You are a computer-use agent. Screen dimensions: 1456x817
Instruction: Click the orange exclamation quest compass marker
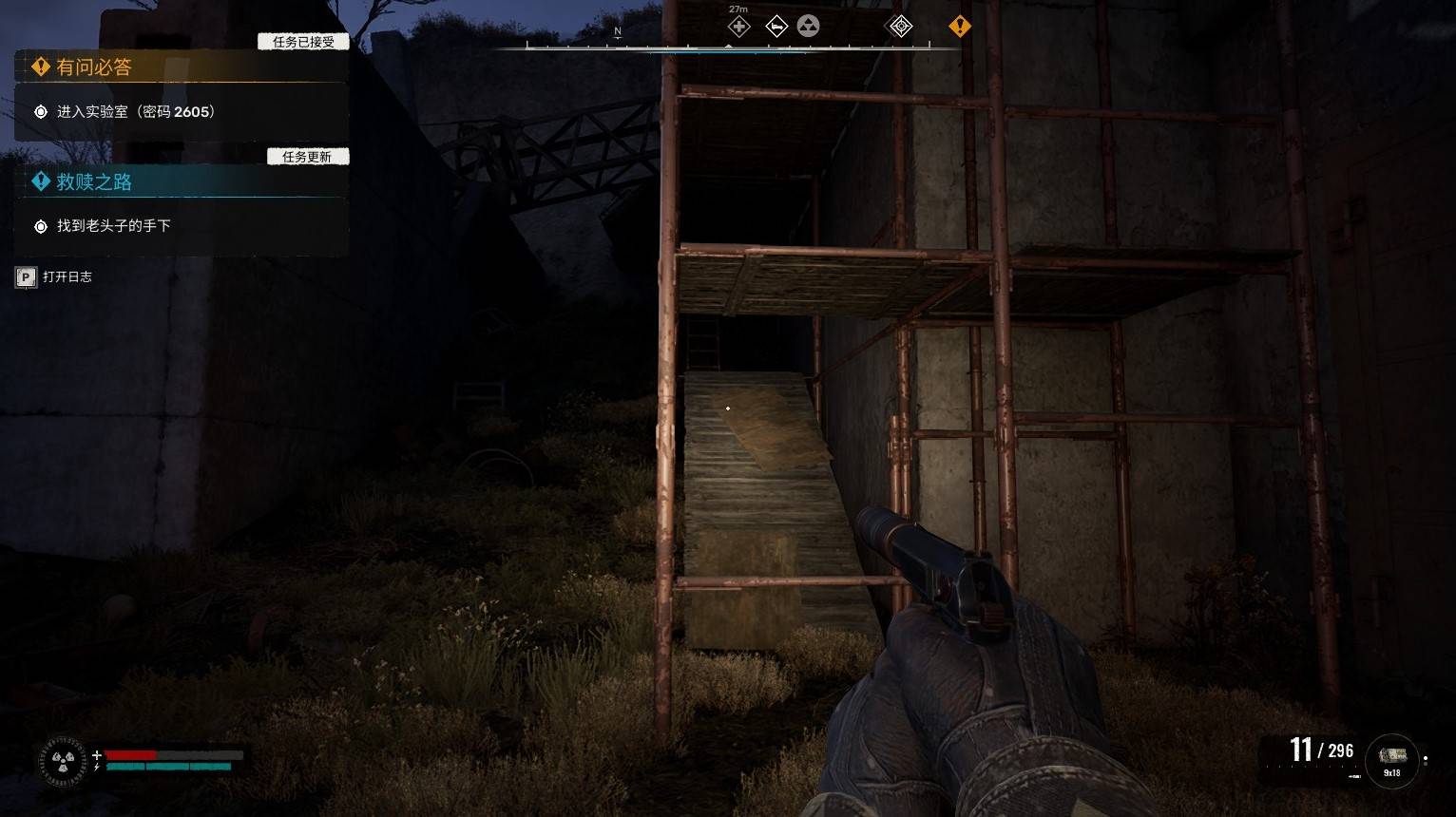click(x=960, y=27)
